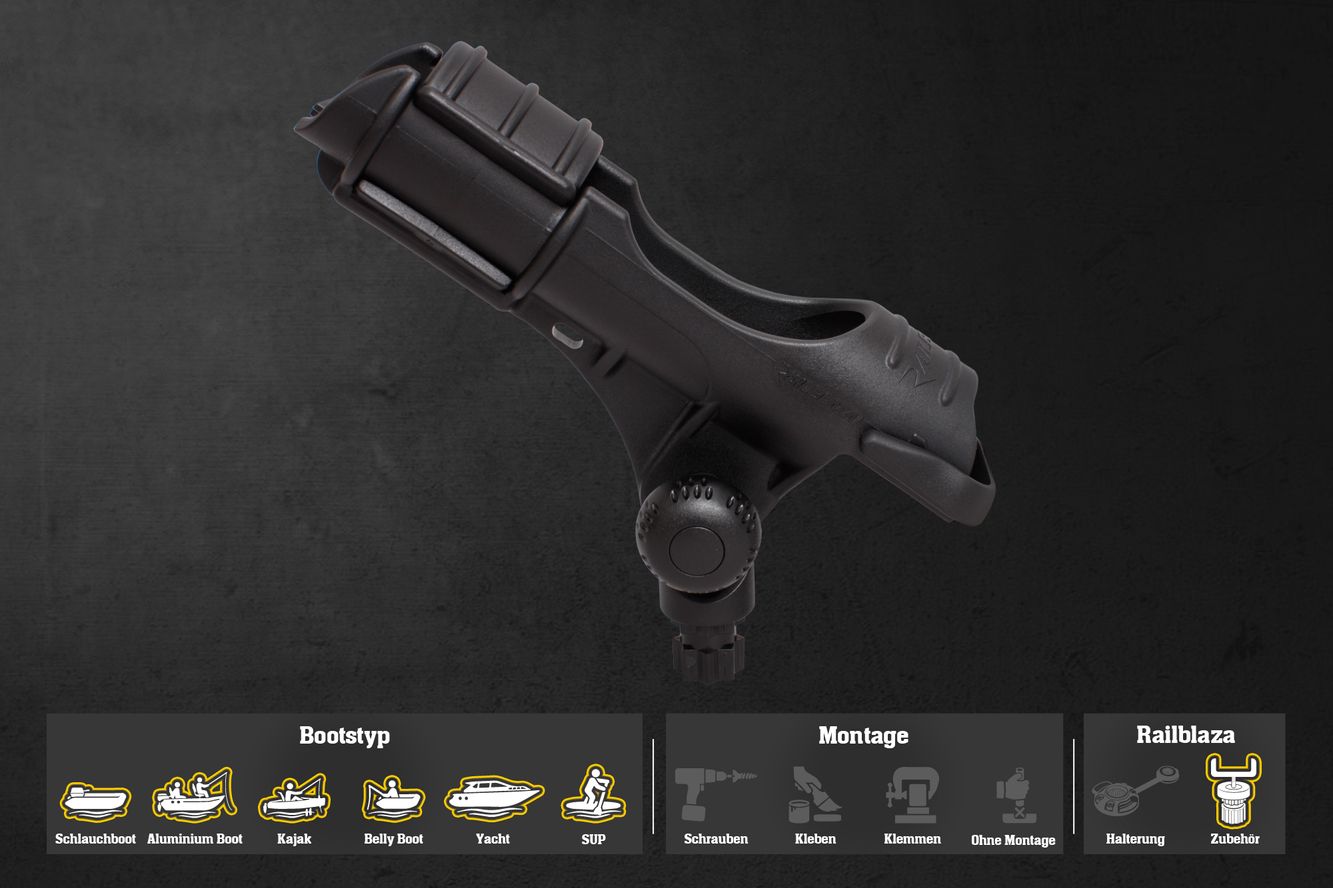Choose the Yacht boat type icon

(493, 797)
